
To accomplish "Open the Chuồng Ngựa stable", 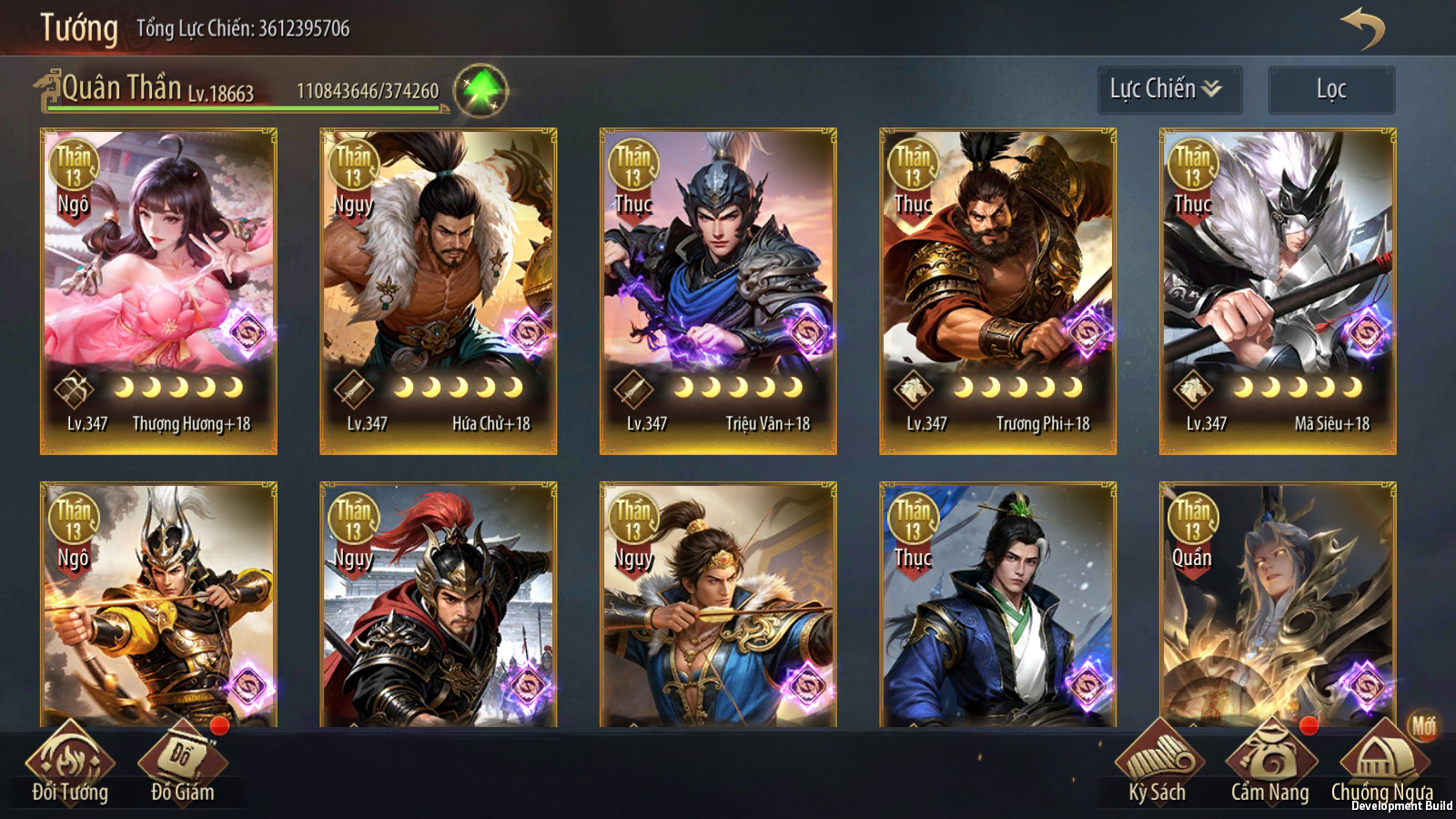I will click(1381, 766).
